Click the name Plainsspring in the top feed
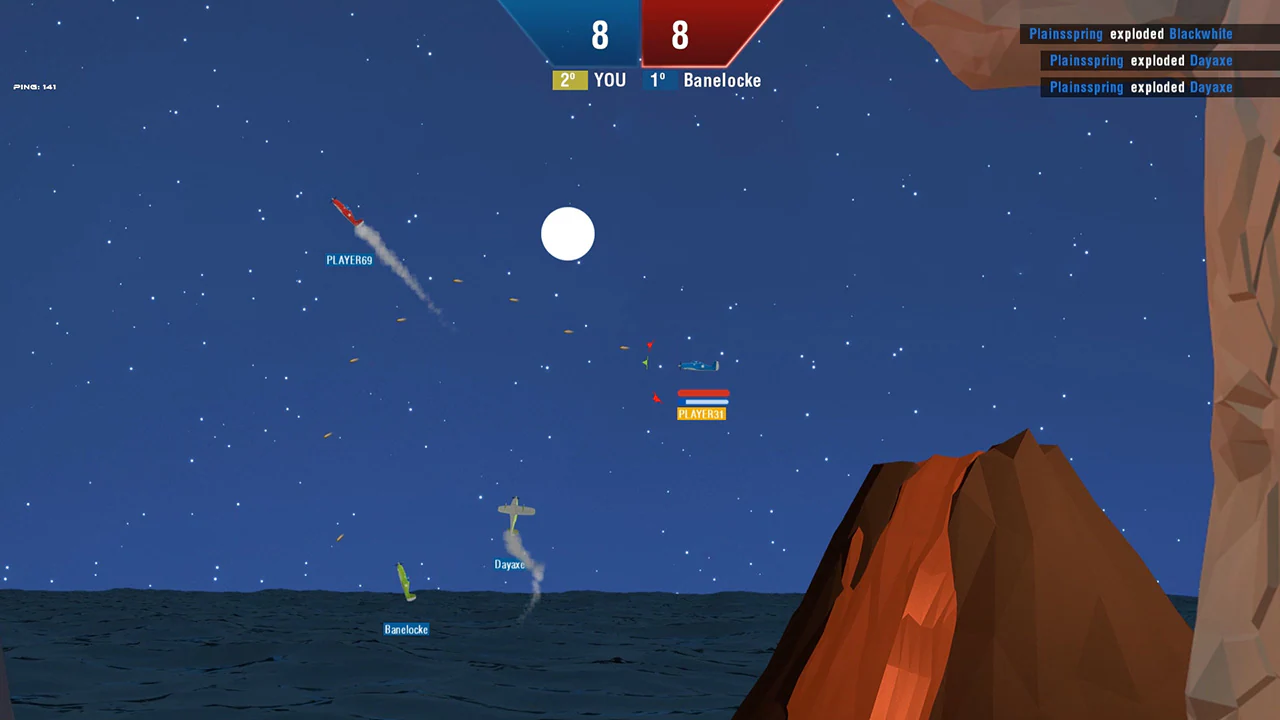This screenshot has width=1280, height=720. [1066, 33]
